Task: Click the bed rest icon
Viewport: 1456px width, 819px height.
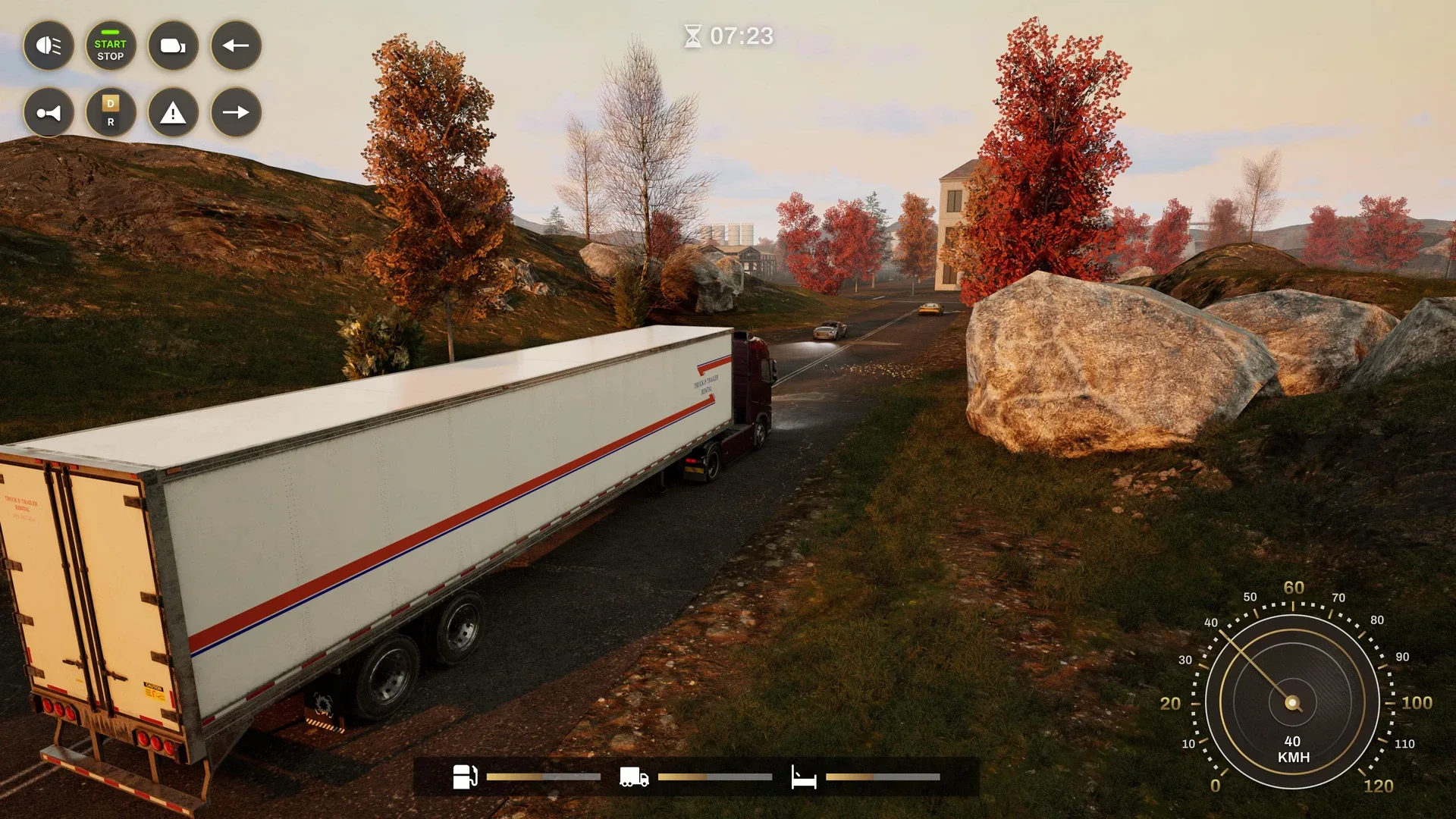Action: 804,777
